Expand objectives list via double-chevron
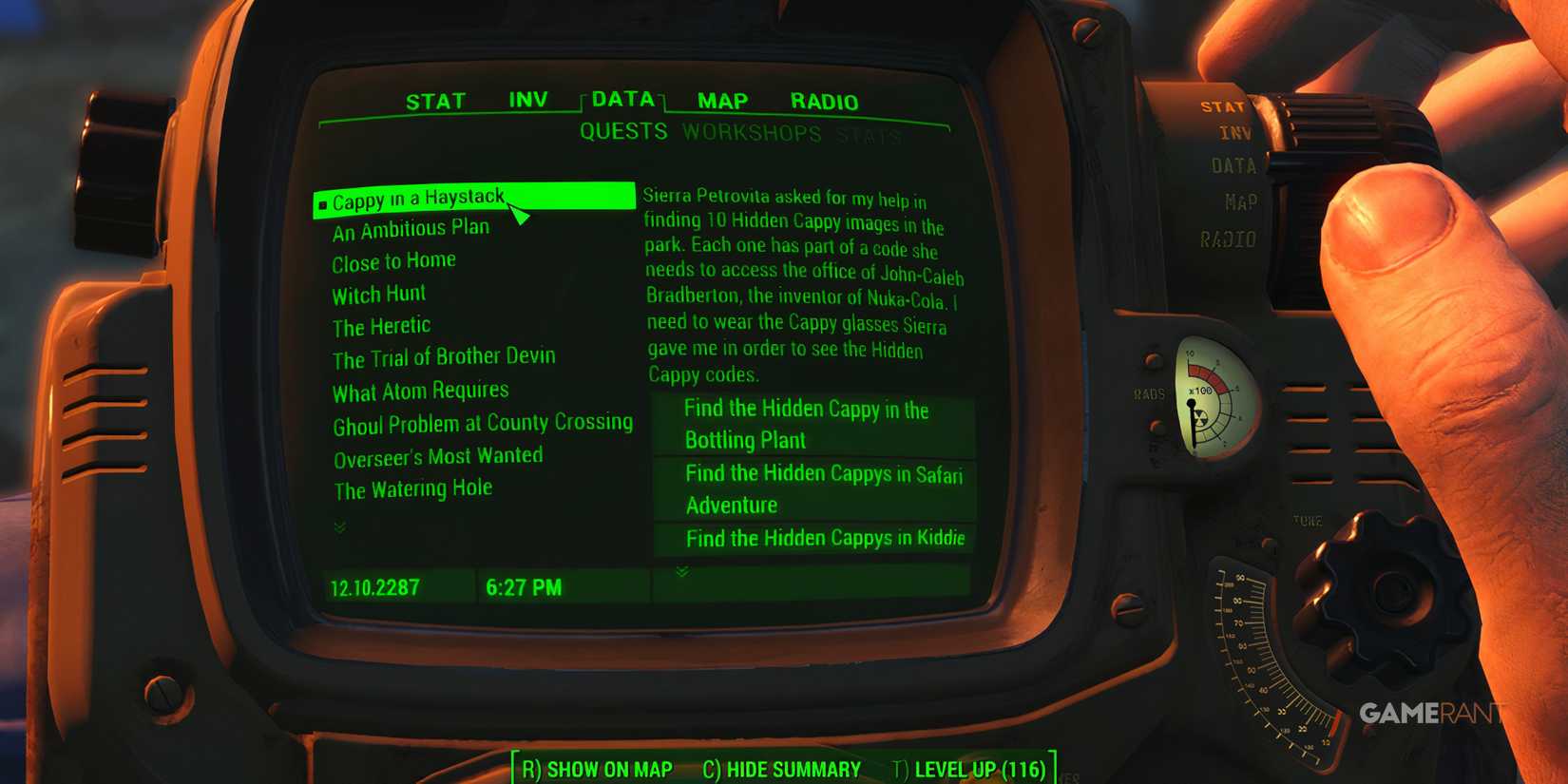 [681, 571]
